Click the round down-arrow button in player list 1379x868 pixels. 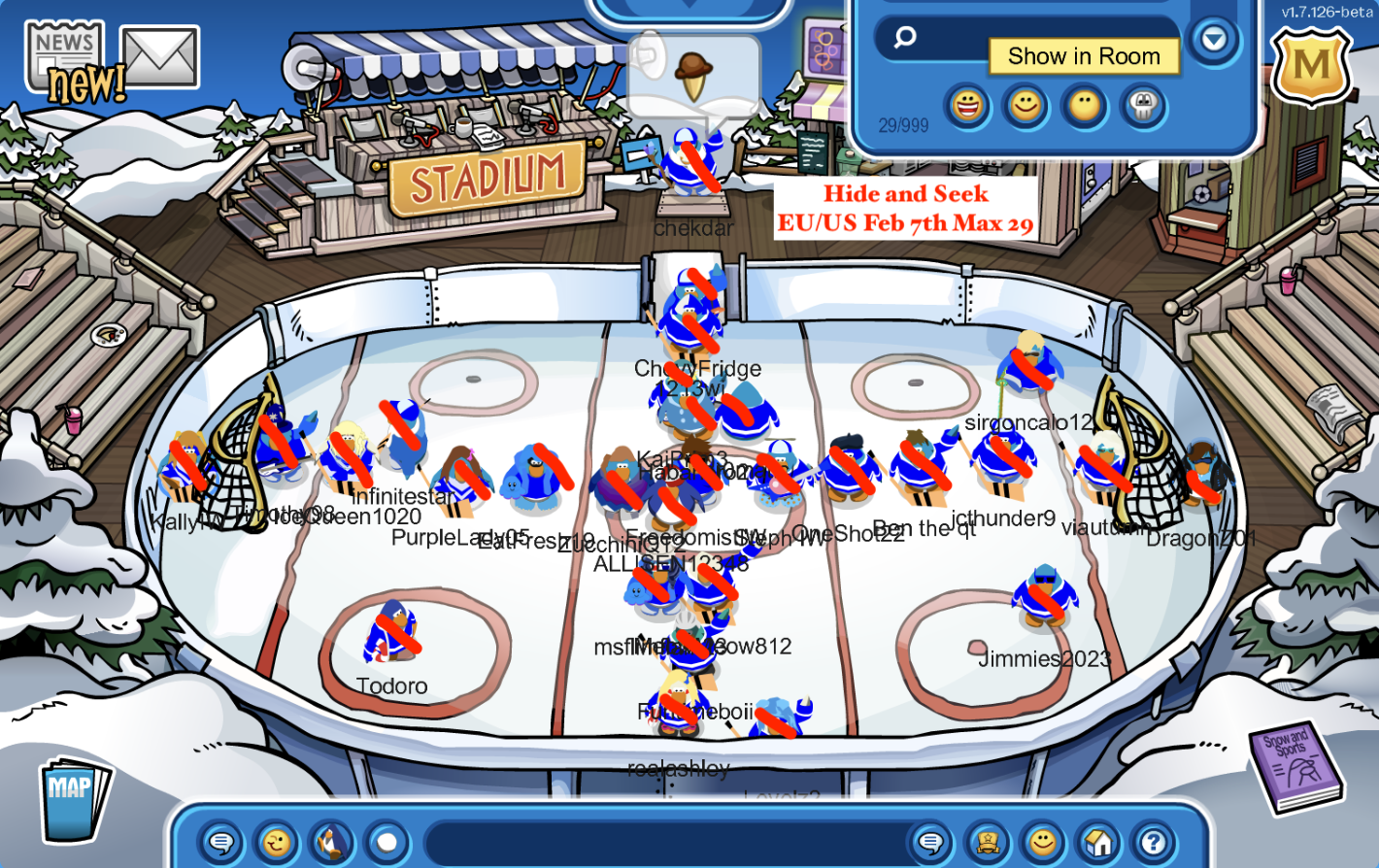point(1214,40)
